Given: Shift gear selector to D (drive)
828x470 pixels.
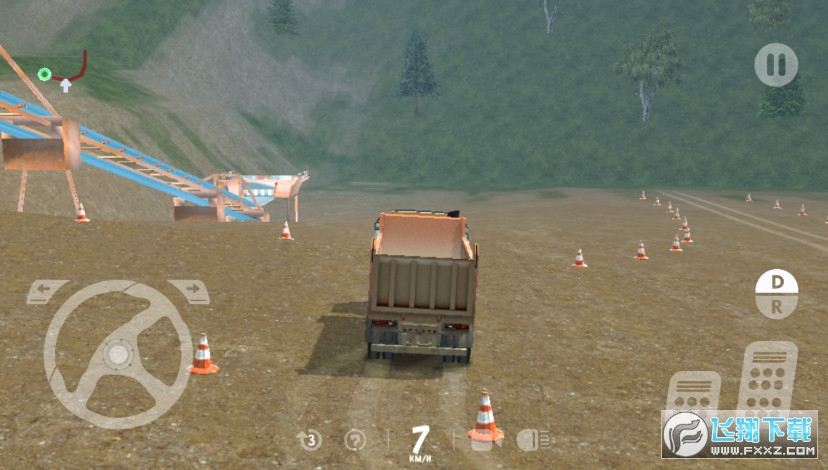Looking at the screenshot, I should click(776, 283).
